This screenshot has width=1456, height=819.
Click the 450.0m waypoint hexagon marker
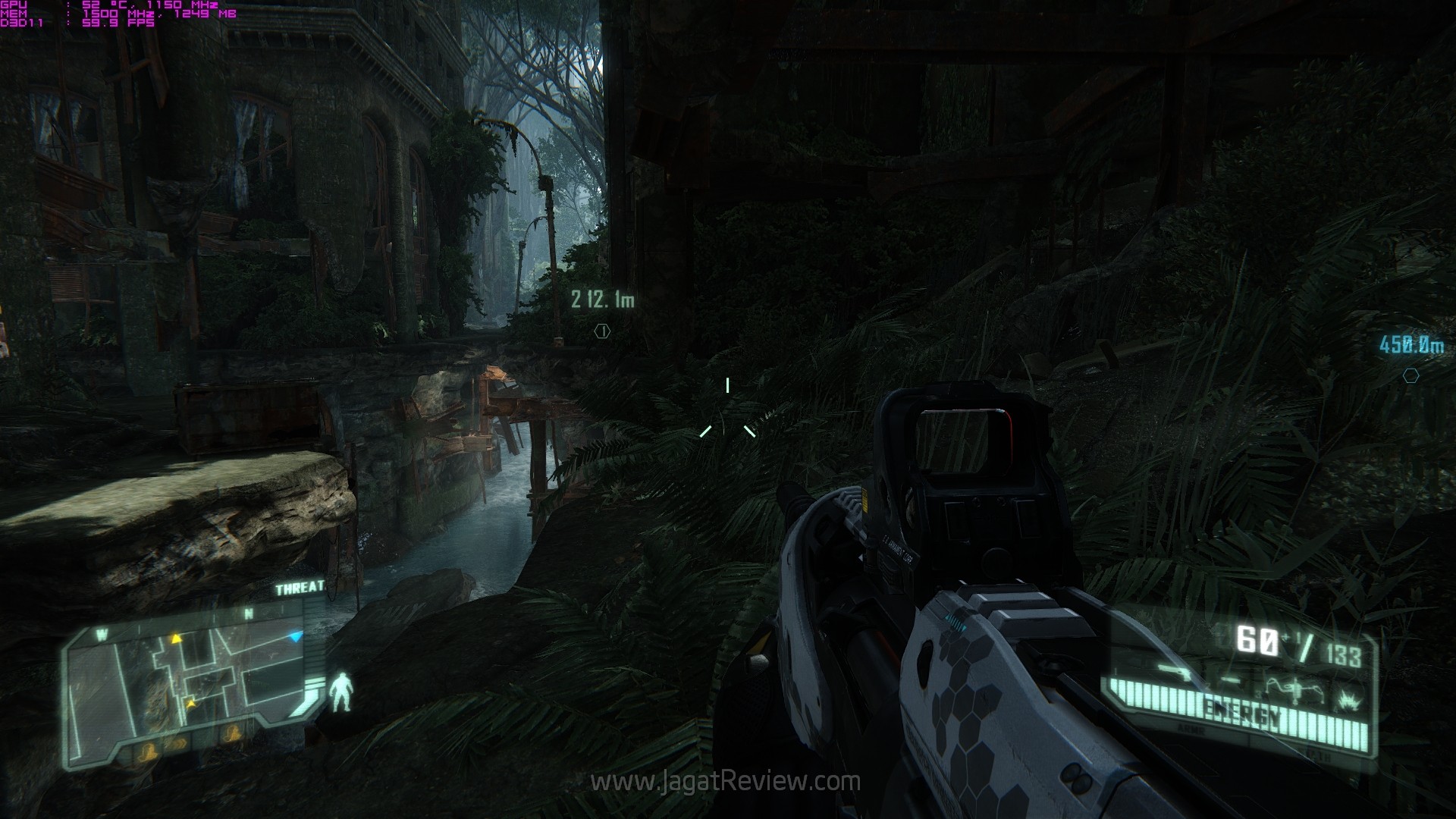(x=1410, y=375)
